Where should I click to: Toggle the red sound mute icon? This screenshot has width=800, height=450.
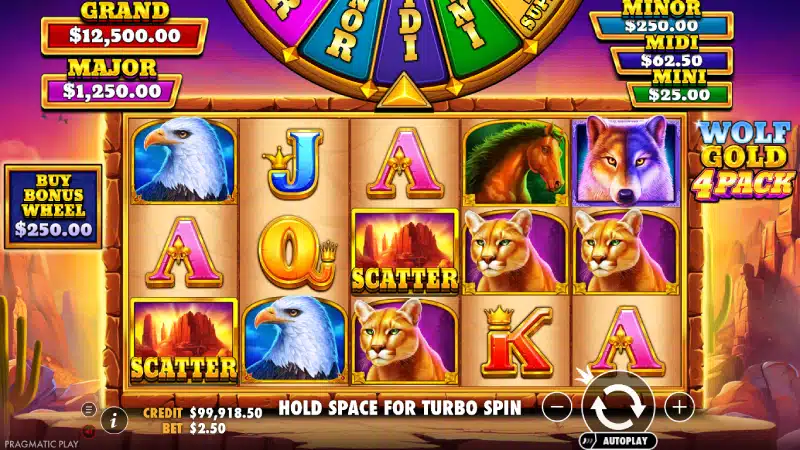pos(88,431)
